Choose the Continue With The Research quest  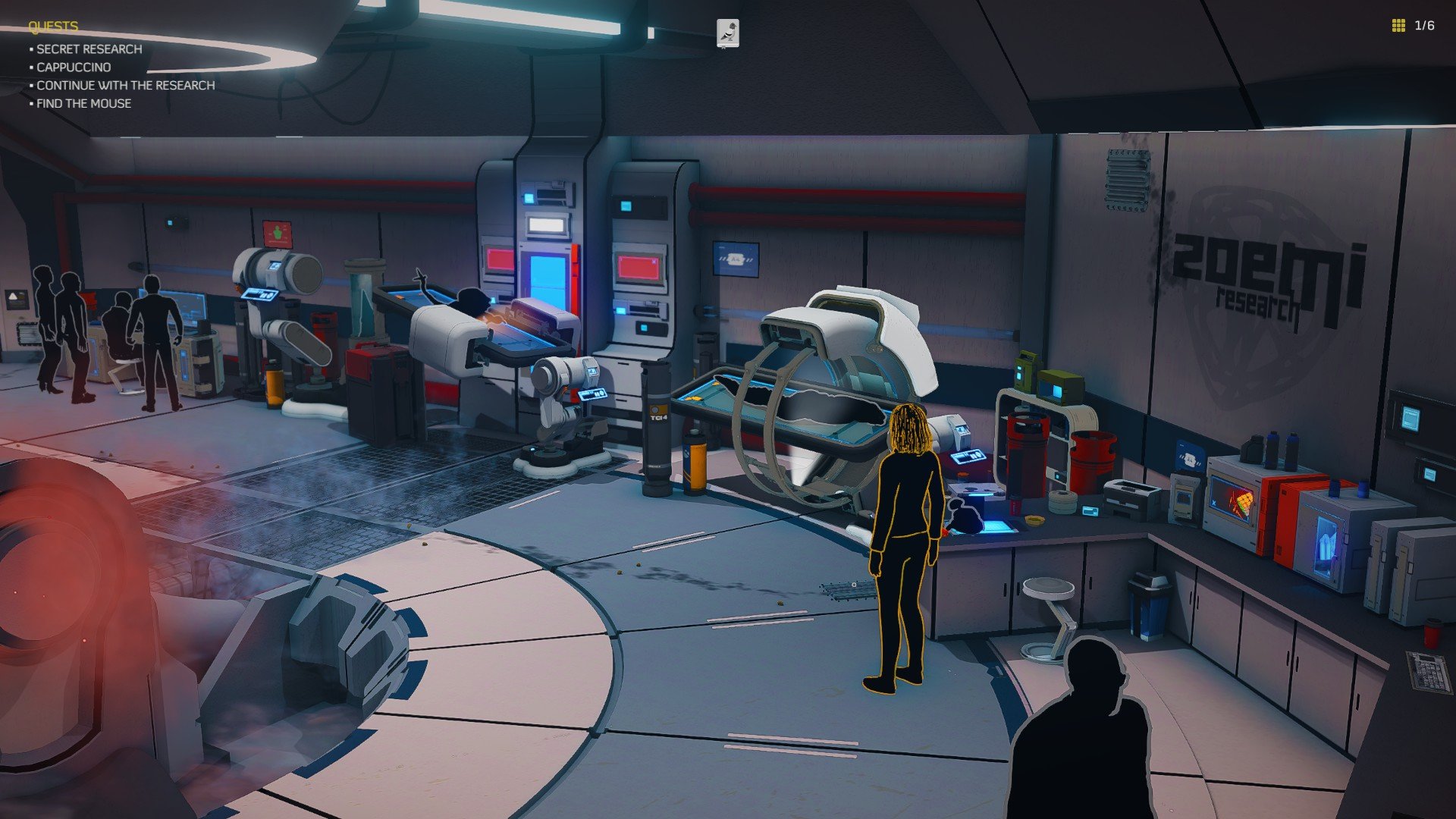[125, 86]
